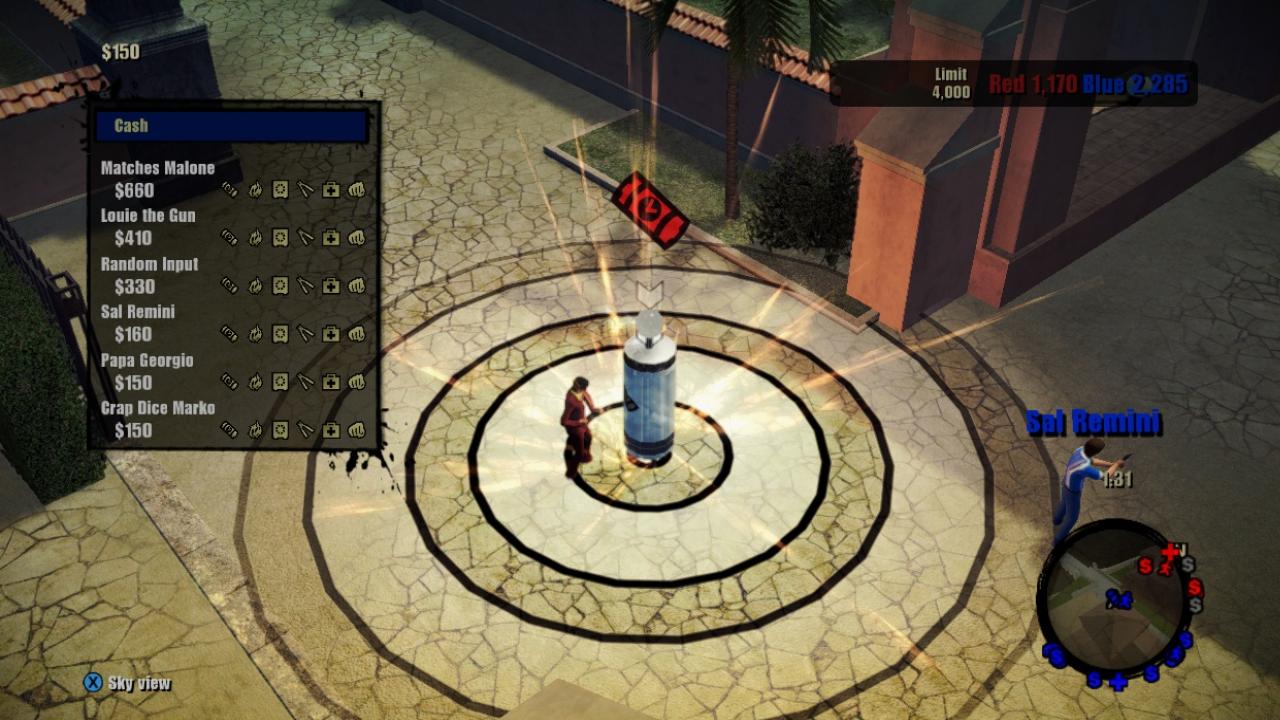1280x720 pixels.
Task: Click the first aid kit icon for Papa Georgio
Action: [330, 381]
